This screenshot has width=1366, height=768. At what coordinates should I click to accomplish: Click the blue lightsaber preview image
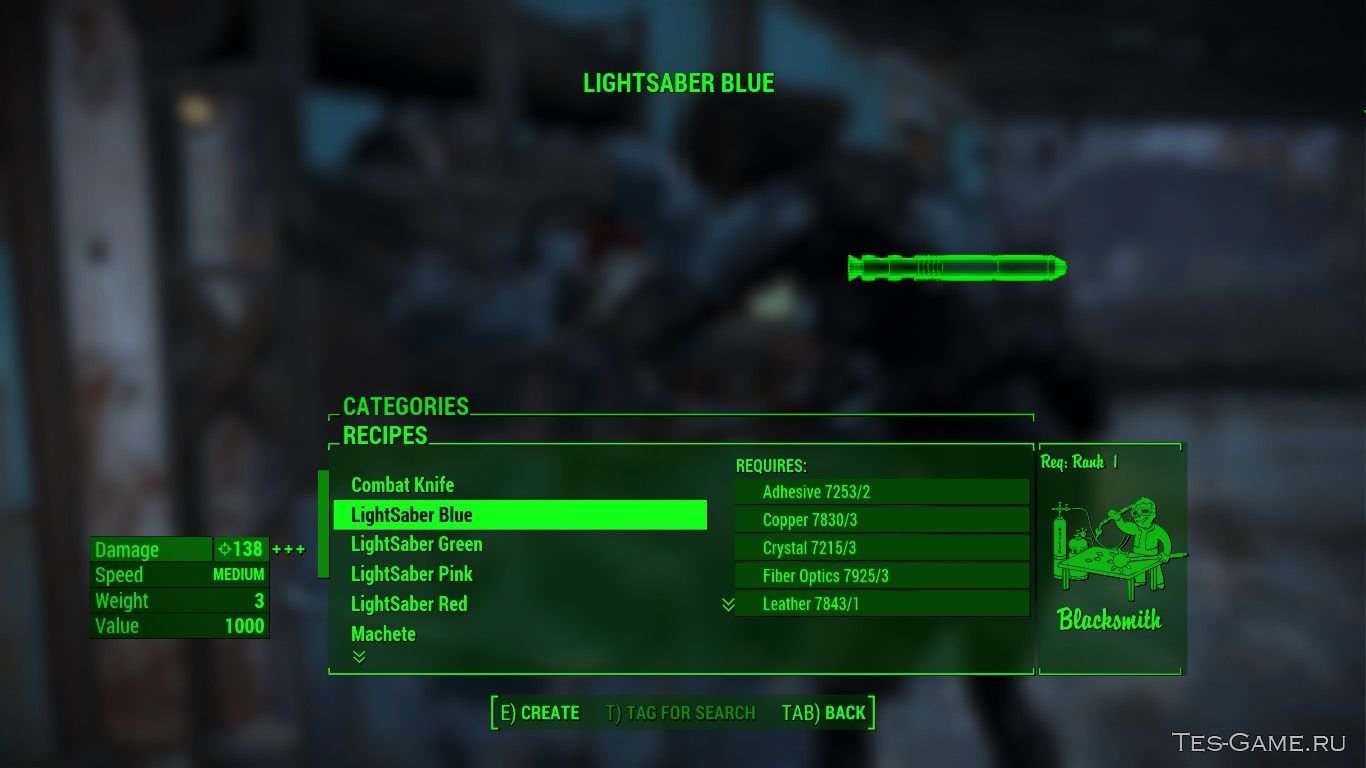(955, 267)
